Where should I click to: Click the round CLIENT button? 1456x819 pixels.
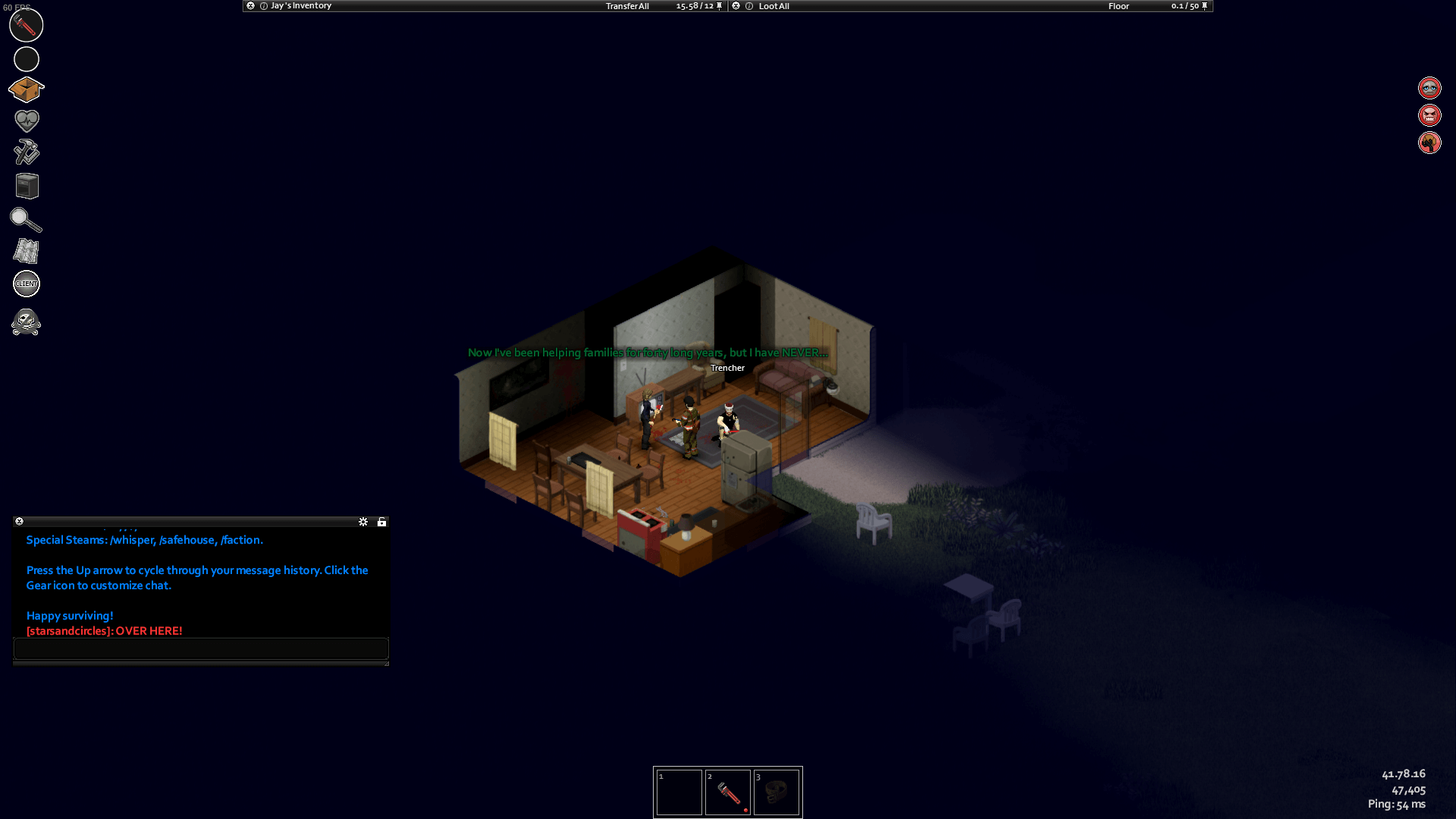27,284
